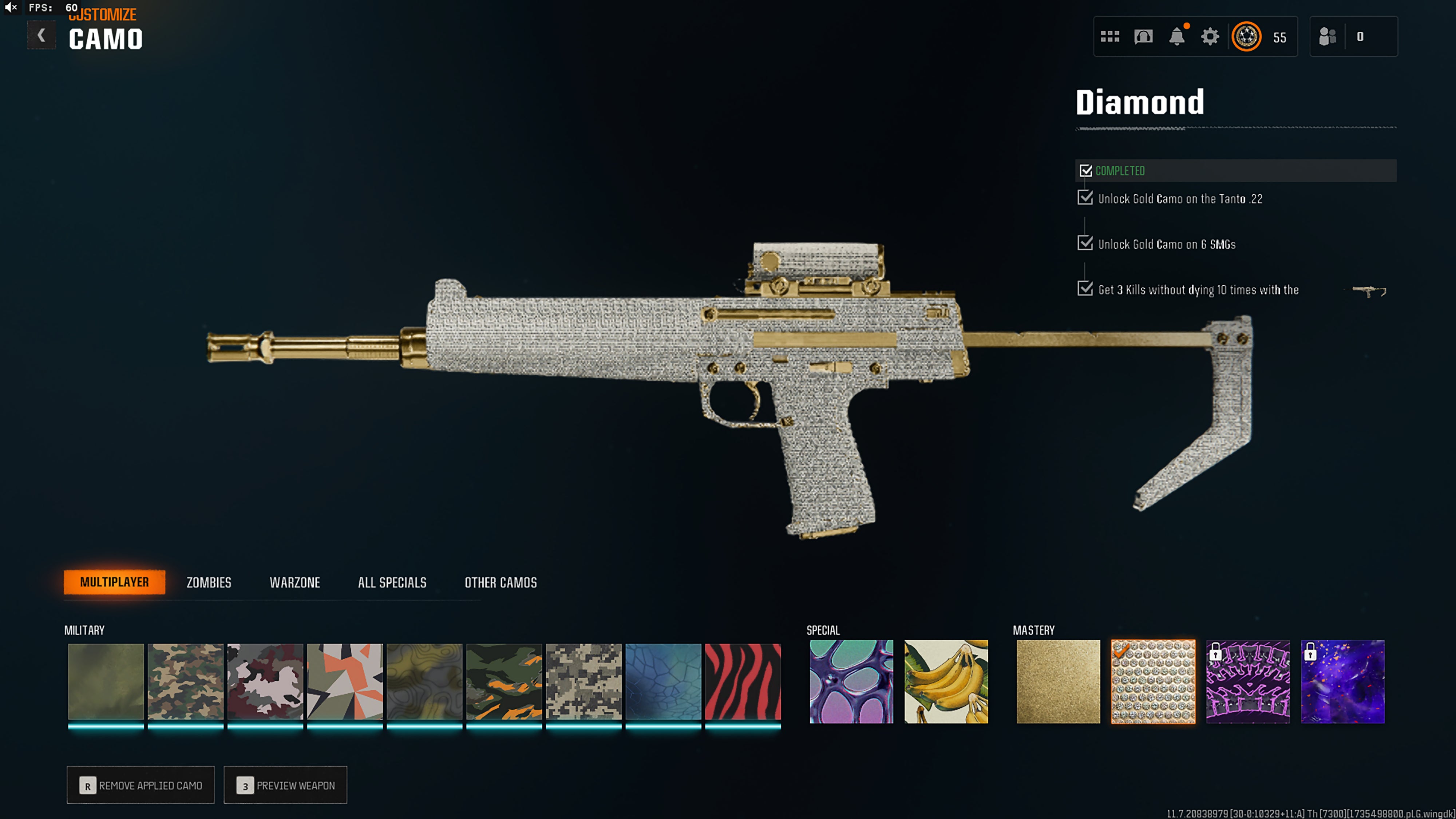Show the All Specials tab
1456x819 pixels.
392,582
